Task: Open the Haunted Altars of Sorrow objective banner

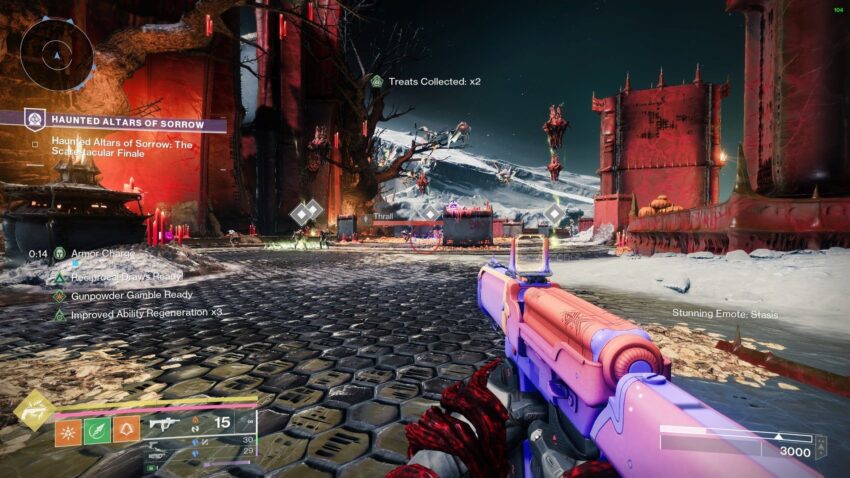Action: pos(118,124)
